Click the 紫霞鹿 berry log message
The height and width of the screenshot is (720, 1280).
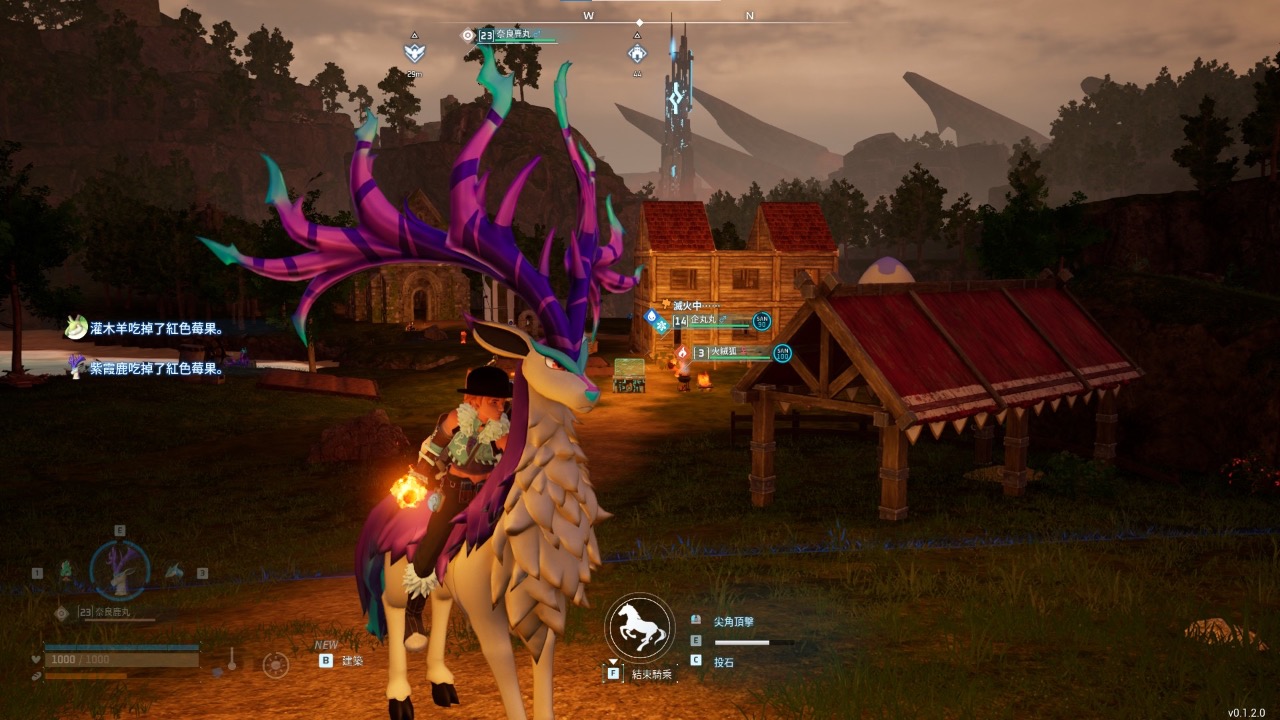[x=156, y=368]
